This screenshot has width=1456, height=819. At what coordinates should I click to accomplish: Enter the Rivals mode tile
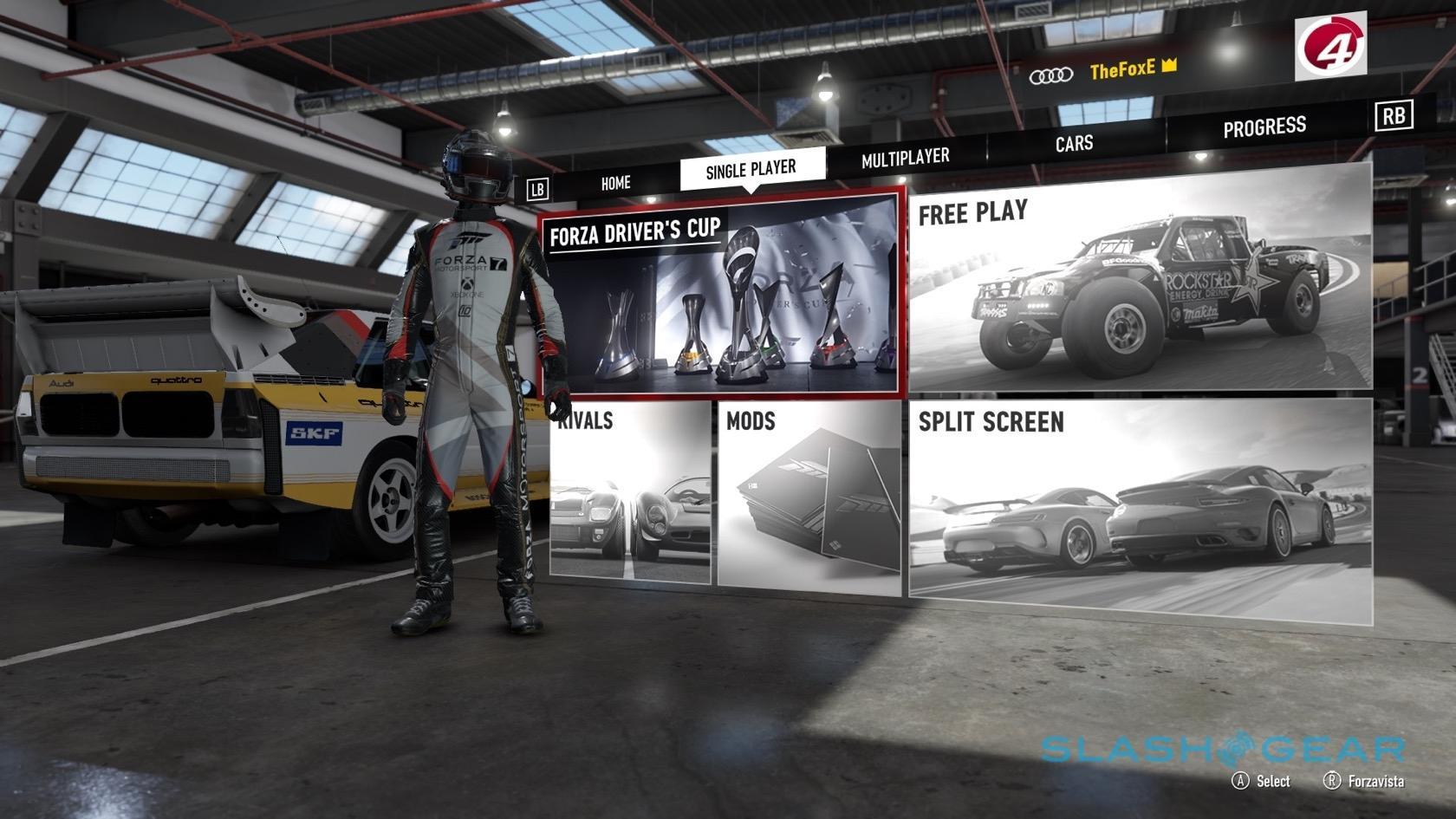(x=630, y=492)
